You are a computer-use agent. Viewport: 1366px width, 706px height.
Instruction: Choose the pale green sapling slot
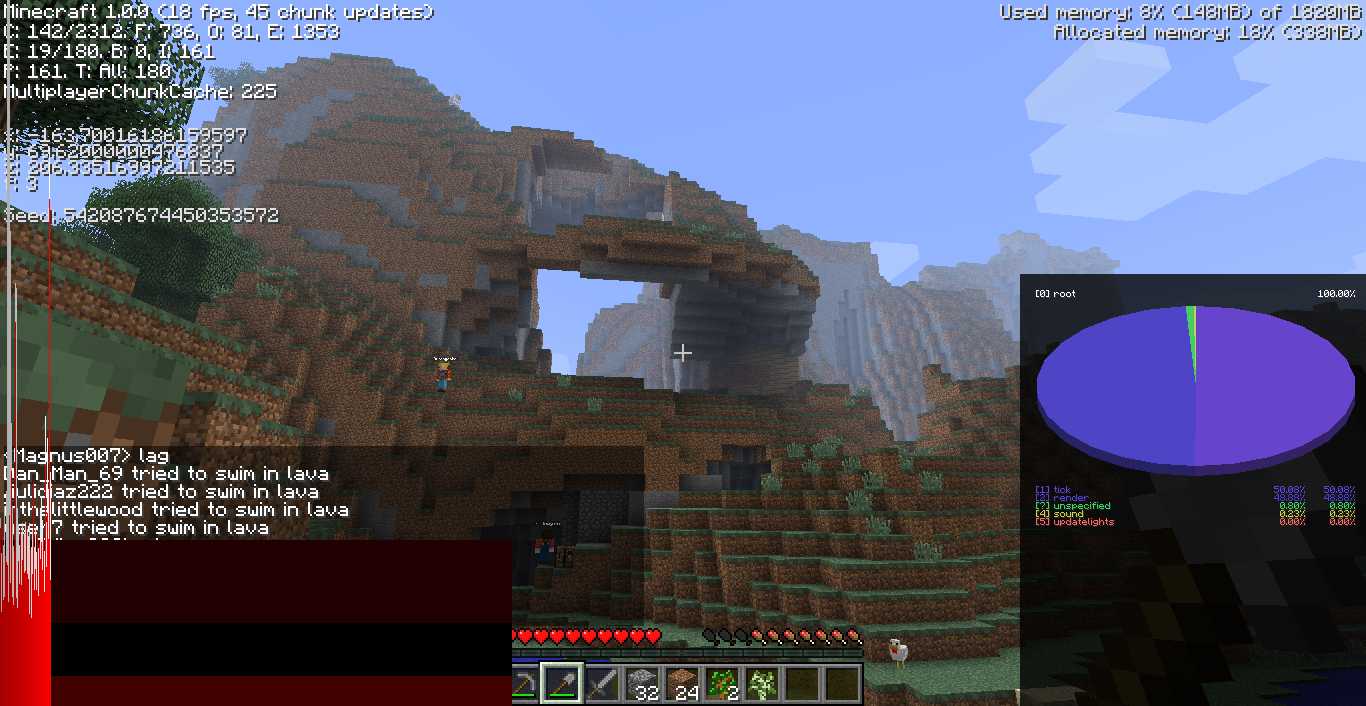point(761,684)
